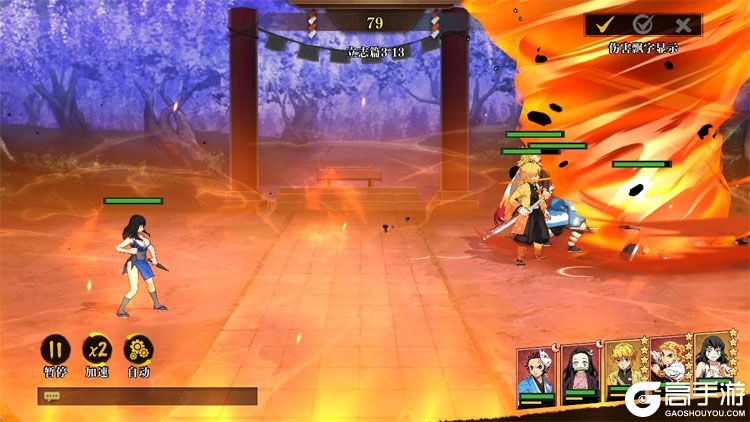This screenshot has width=750, height=422.
Task: Choose the yellow checkmark damage display option
Action: point(605,25)
